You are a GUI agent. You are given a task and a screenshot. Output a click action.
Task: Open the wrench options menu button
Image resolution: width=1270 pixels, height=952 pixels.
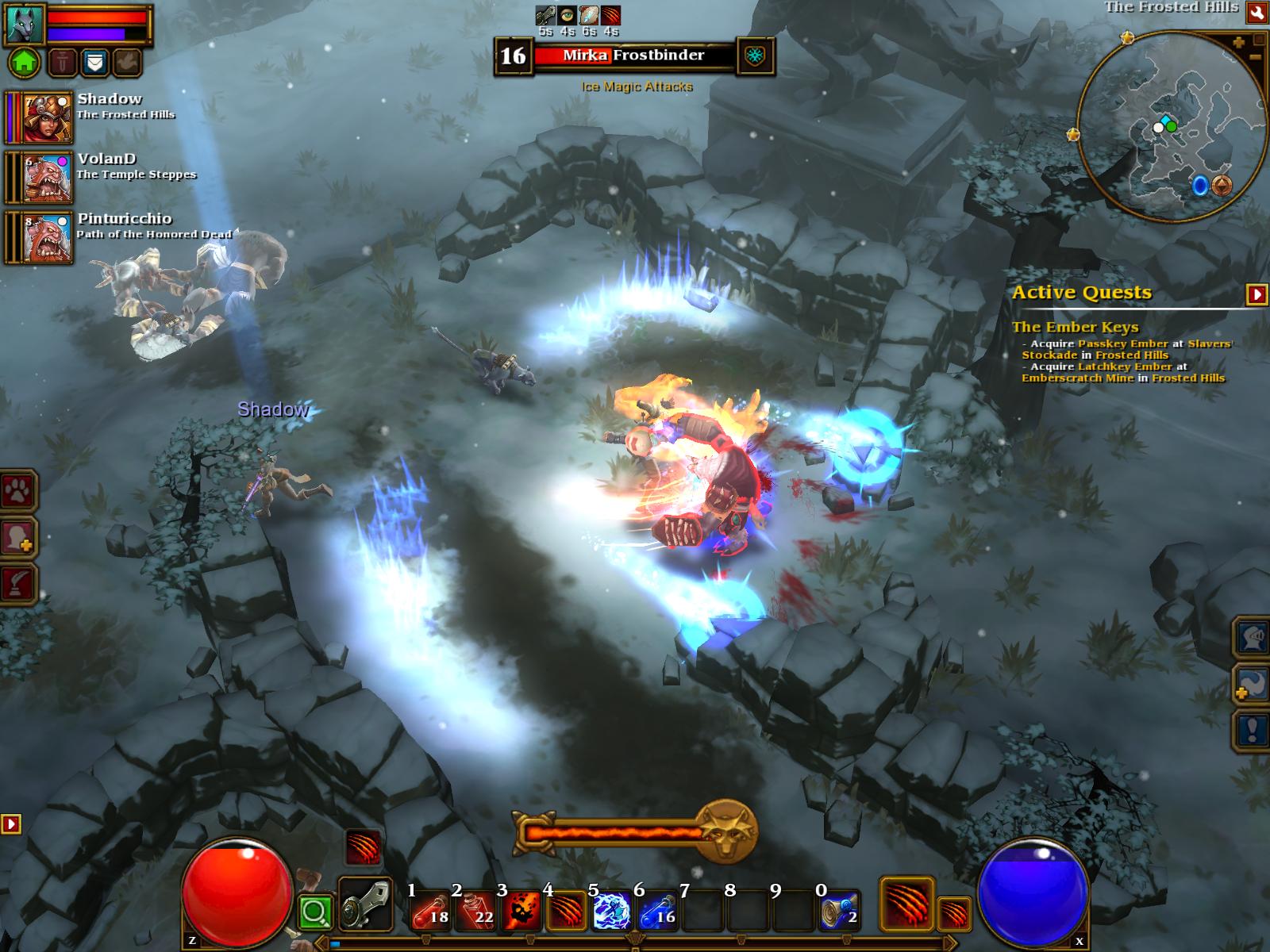point(1257,12)
